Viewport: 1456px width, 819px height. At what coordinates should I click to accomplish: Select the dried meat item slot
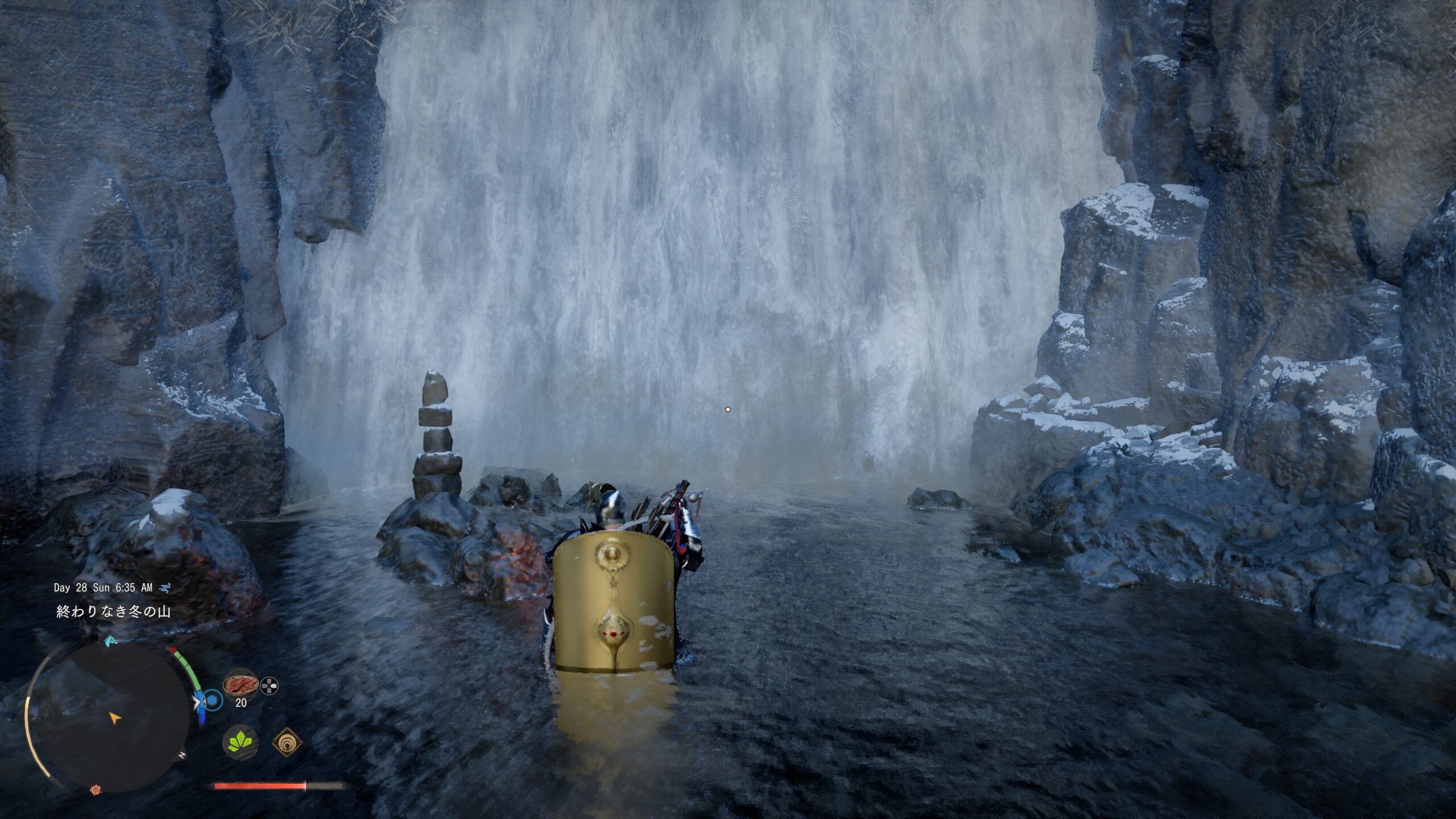click(241, 685)
